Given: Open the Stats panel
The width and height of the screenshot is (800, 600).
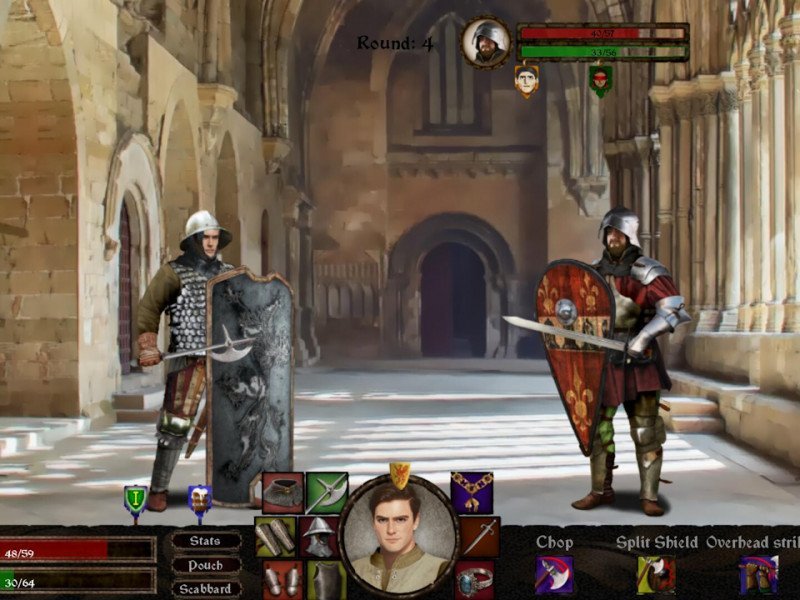Looking at the screenshot, I should [x=206, y=541].
